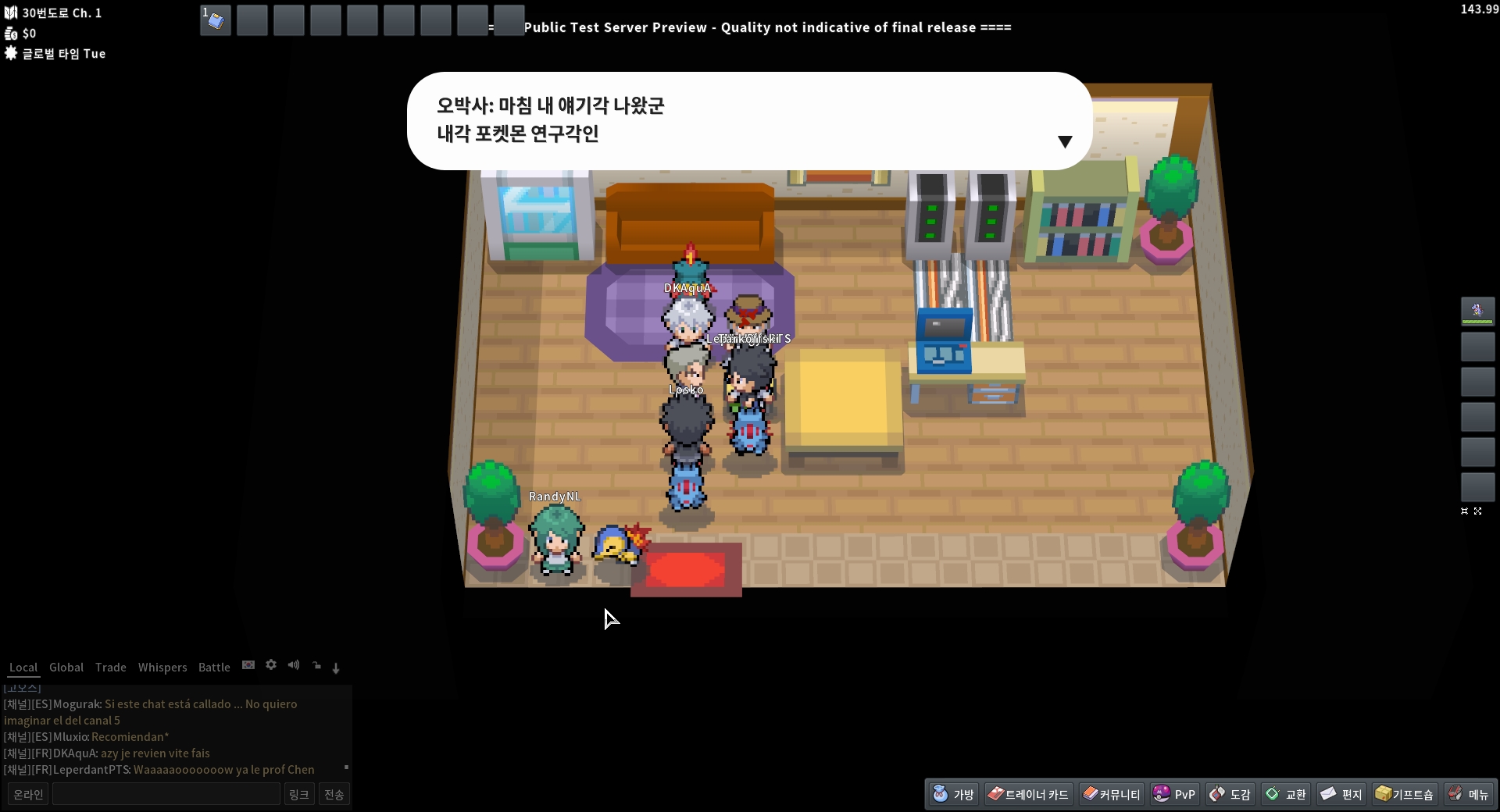
Task: Advance the dialogue with the black arrow
Action: point(1065,141)
